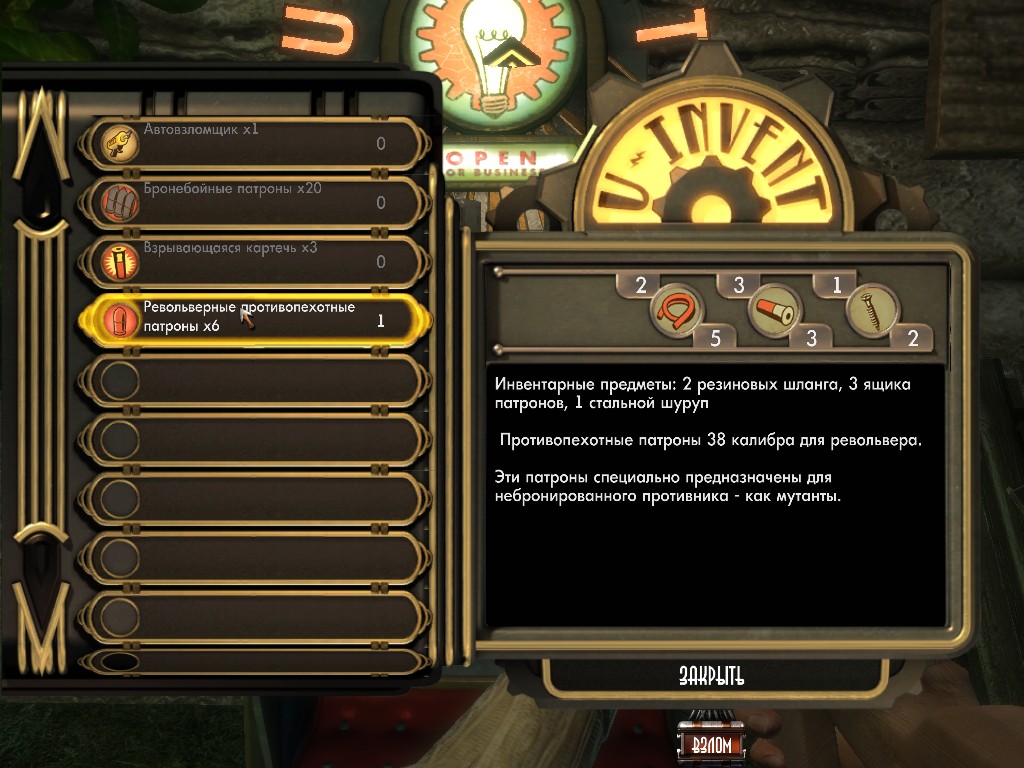Select the steel screw ingredient icon
Screen dimensions: 1024x768
[x=870, y=312]
